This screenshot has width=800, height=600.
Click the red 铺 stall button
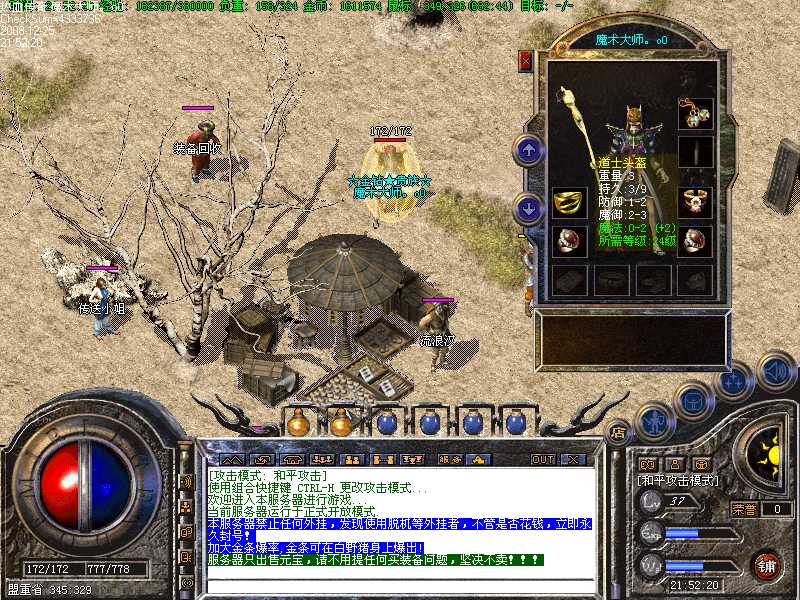(766, 566)
